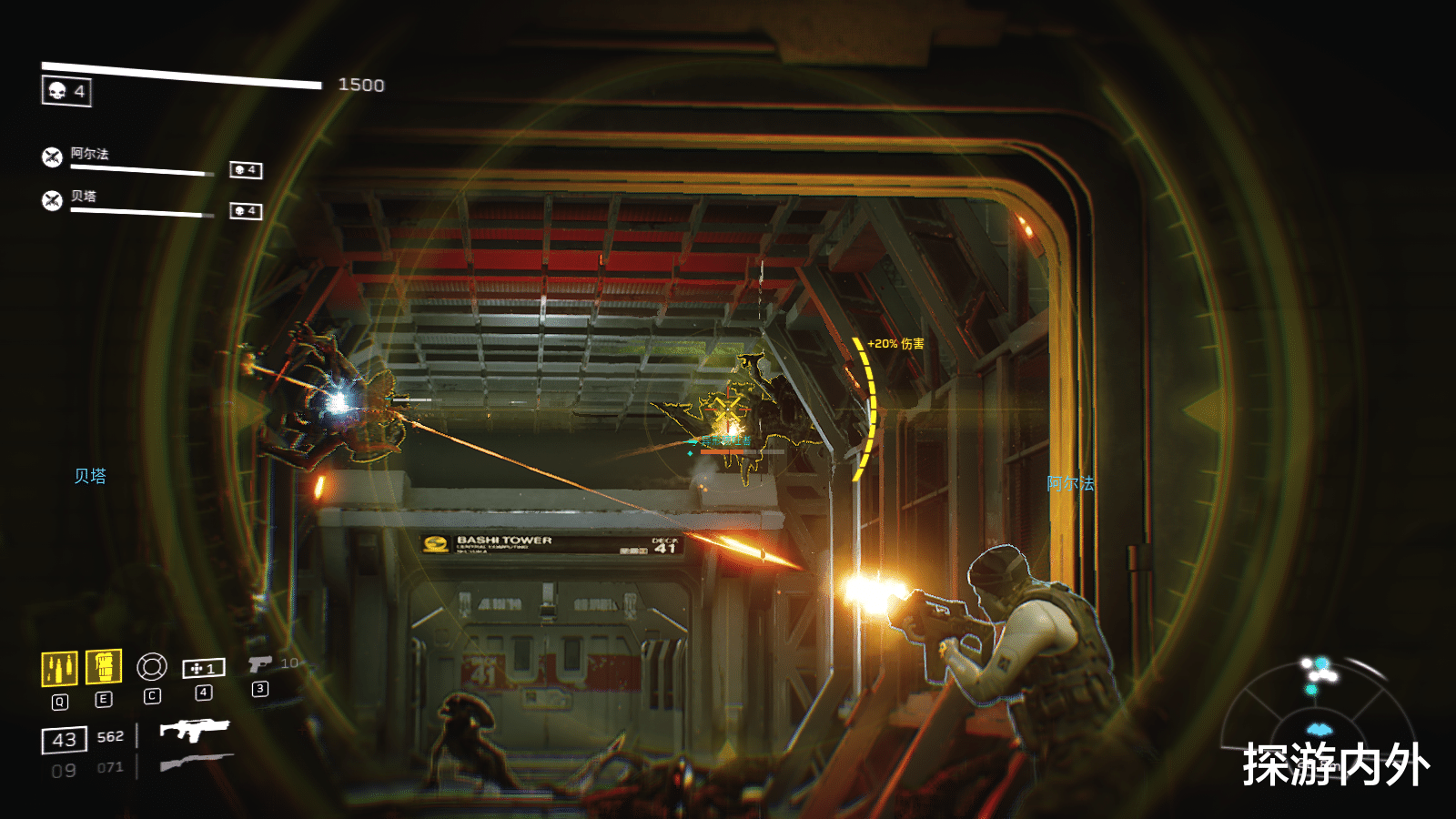The image size is (1456, 819).
Task: Click the player skull level badge
Action: coord(66,91)
